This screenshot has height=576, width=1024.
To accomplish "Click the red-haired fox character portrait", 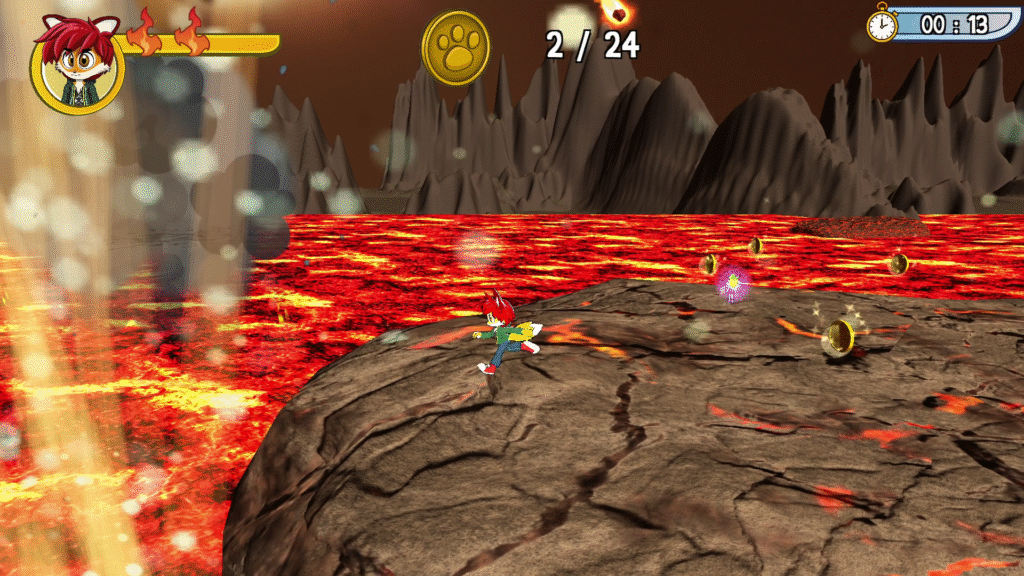I will click(77, 64).
